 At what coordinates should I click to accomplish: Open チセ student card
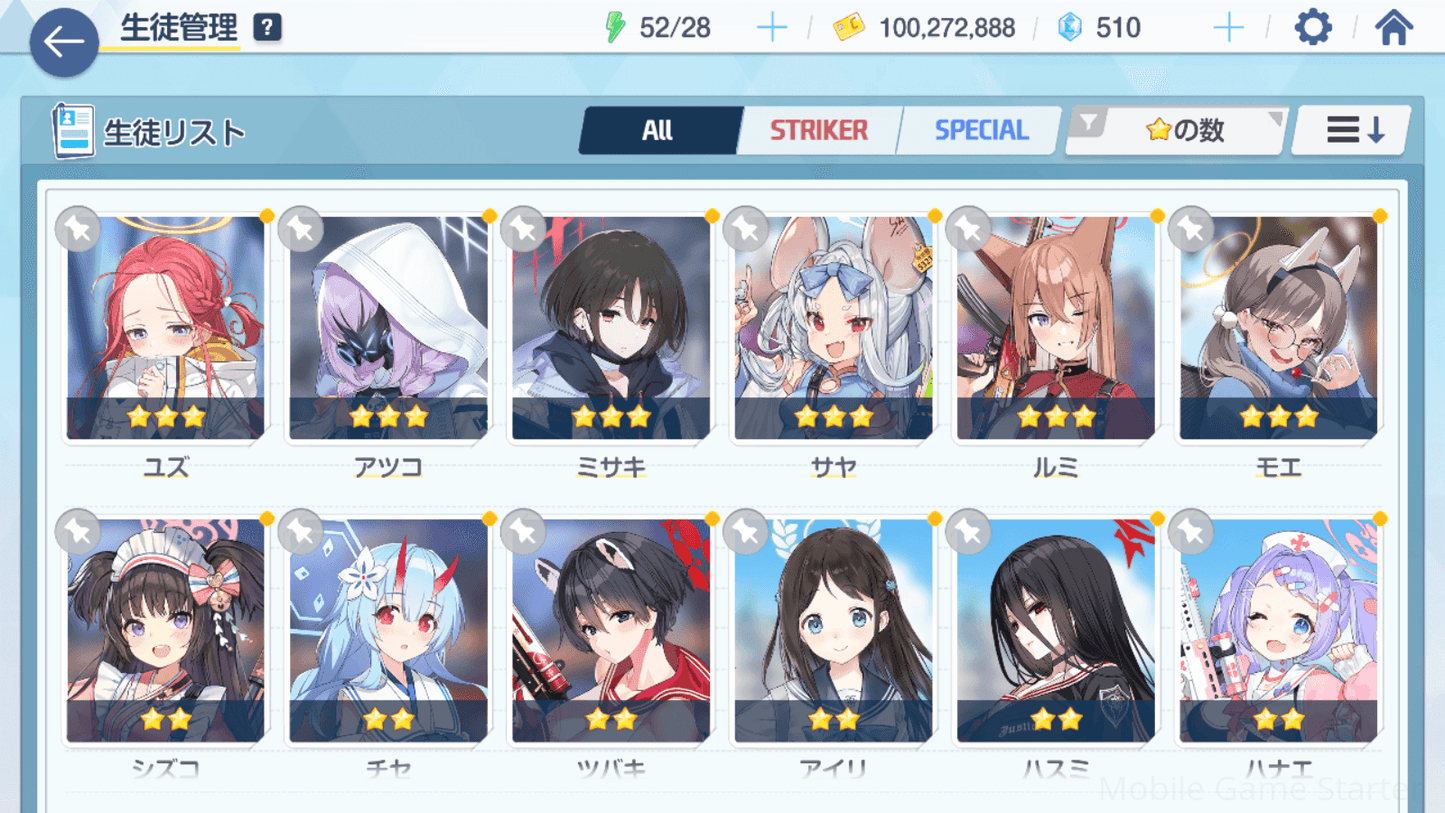pos(388,630)
